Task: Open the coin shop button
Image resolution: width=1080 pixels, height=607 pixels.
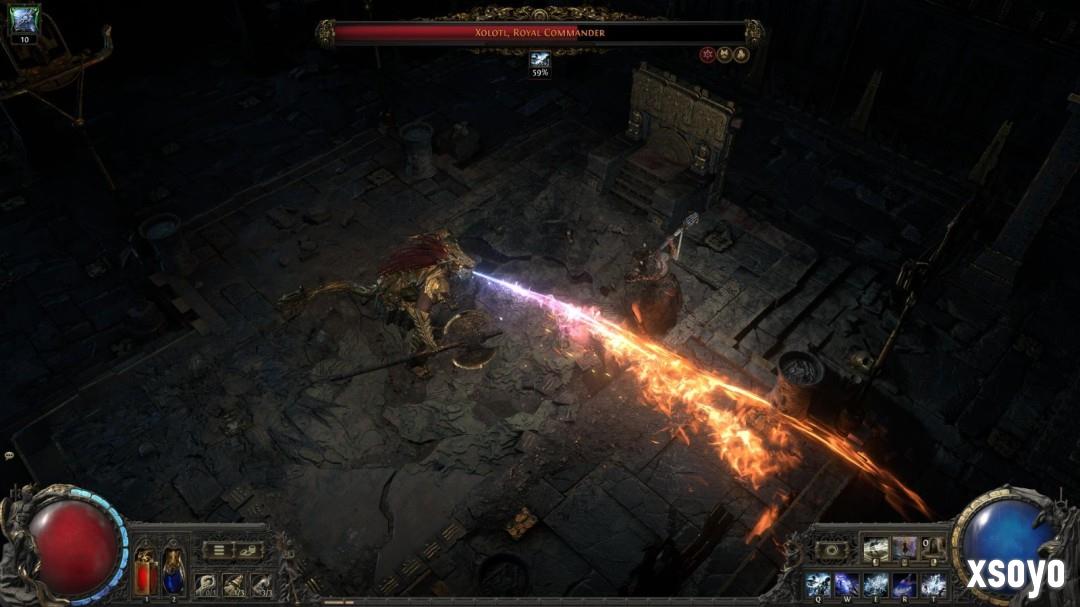Action: (x=247, y=550)
